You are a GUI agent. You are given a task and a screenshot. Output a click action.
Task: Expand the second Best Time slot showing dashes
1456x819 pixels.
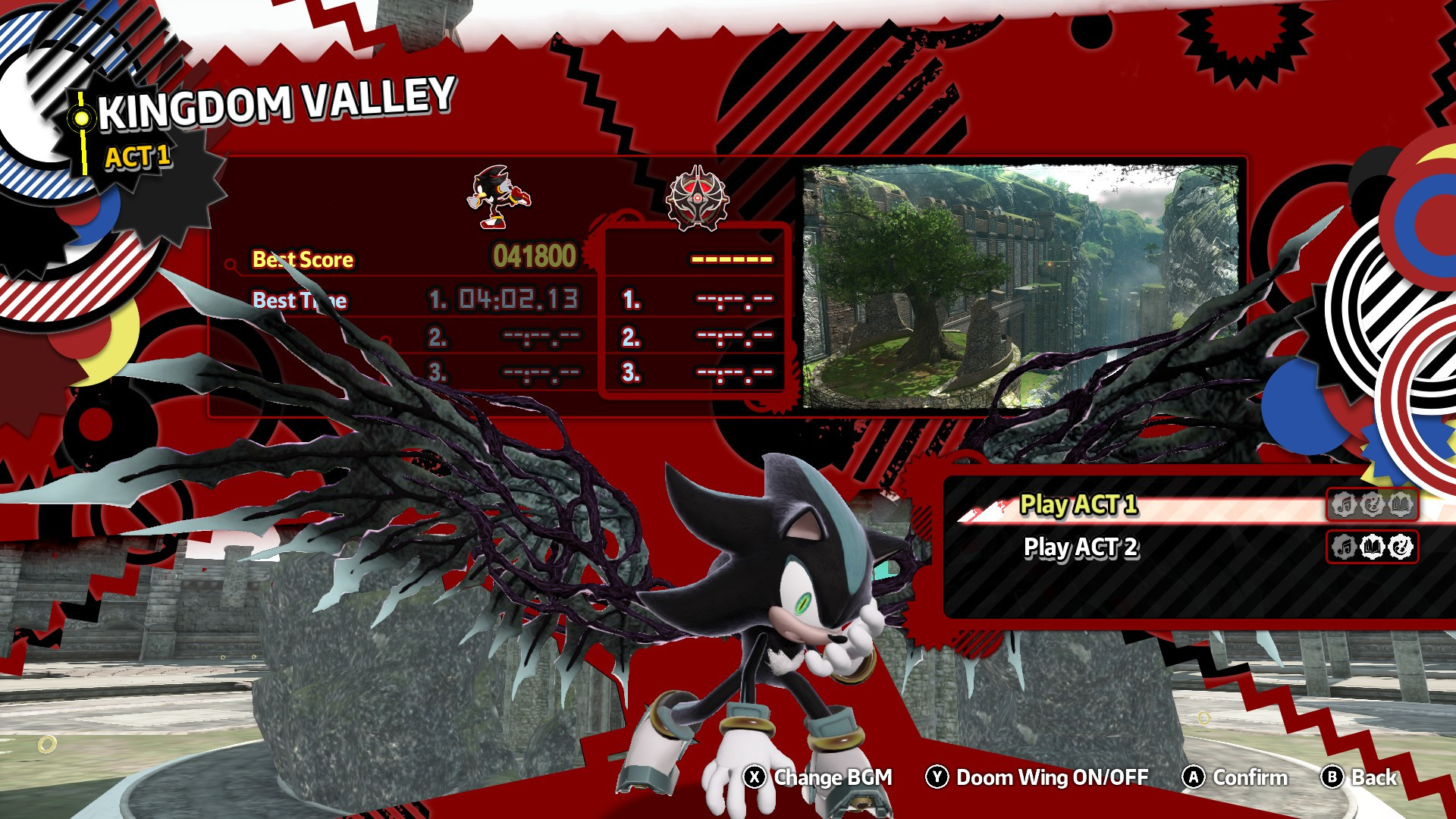[540, 336]
